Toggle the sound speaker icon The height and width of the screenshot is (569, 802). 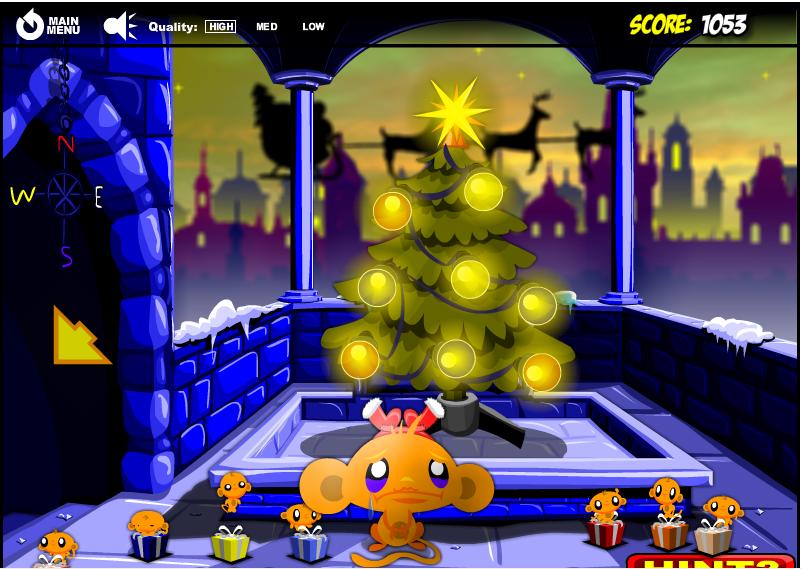(121, 25)
